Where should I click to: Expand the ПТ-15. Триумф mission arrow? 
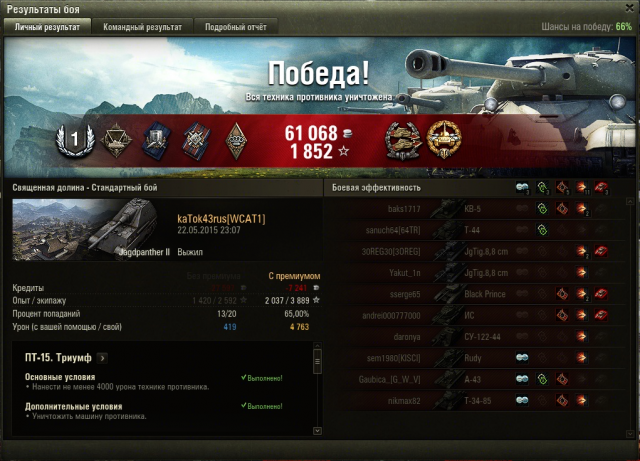[102, 357]
